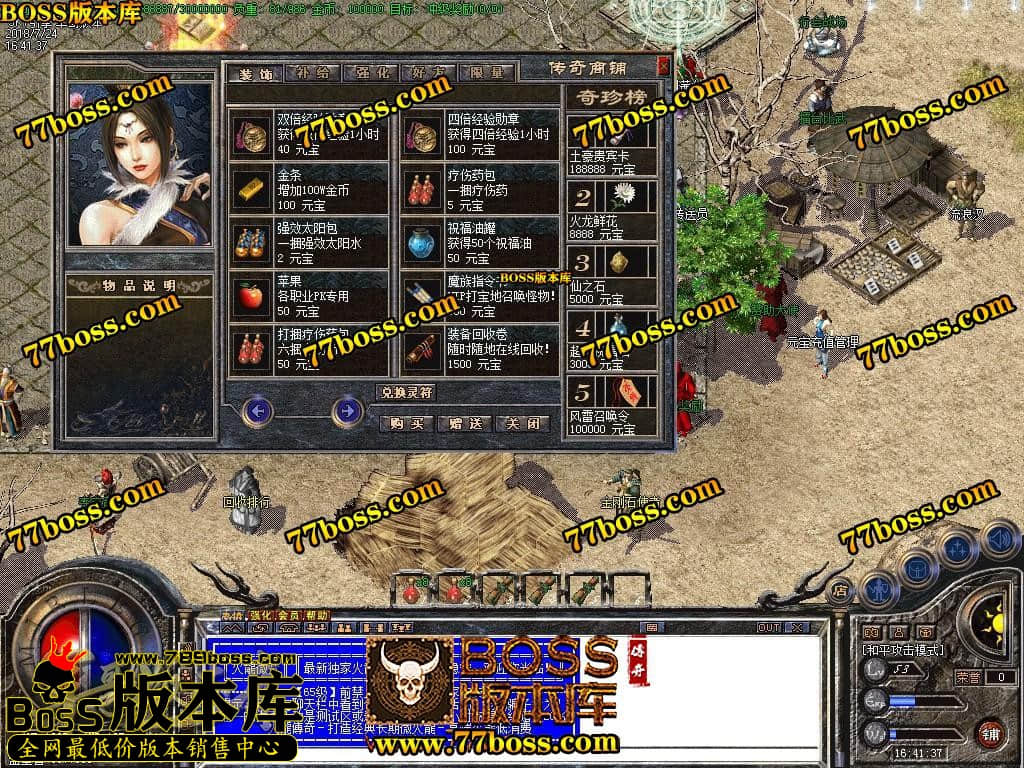Open the 强化 shop tab
Viewport: 1024px width, 768px height.
point(370,73)
